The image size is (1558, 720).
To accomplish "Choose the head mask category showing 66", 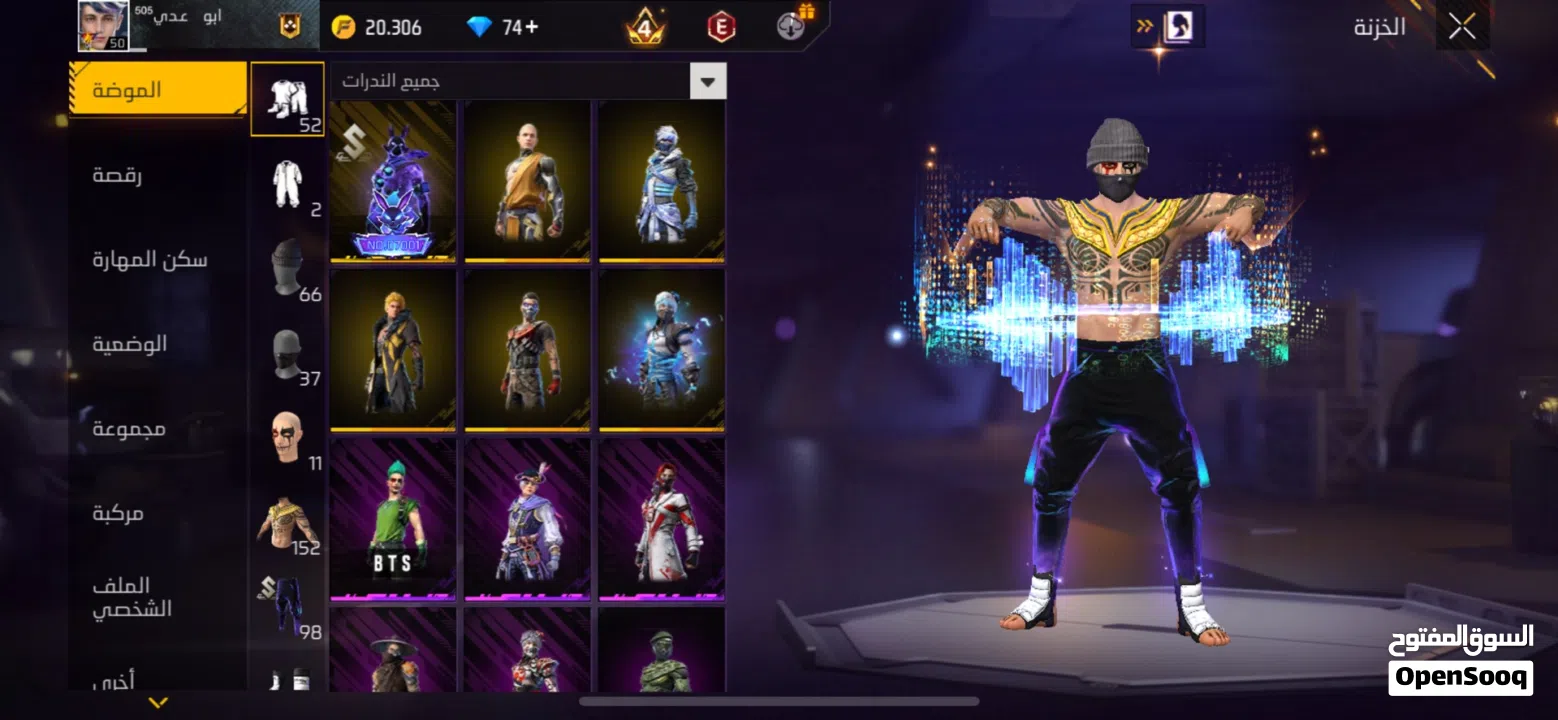I will (288, 269).
